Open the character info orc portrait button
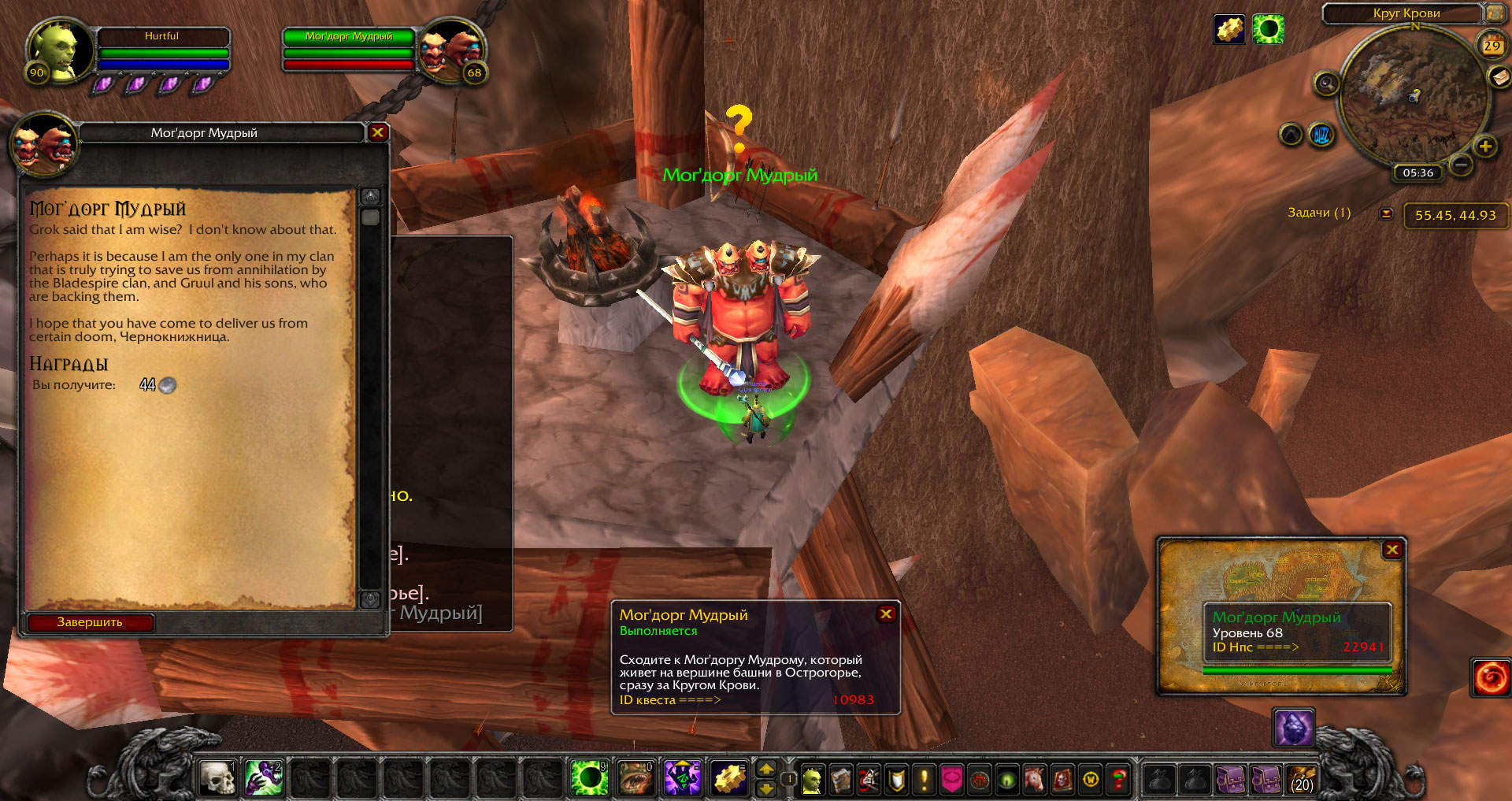Image resolution: width=1512 pixels, height=801 pixels. pyautogui.click(x=812, y=780)
